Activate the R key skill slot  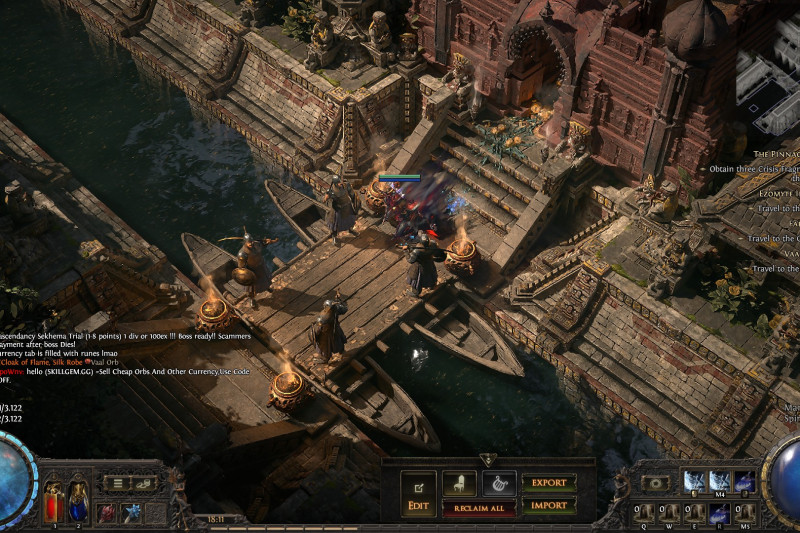point(719,514)
